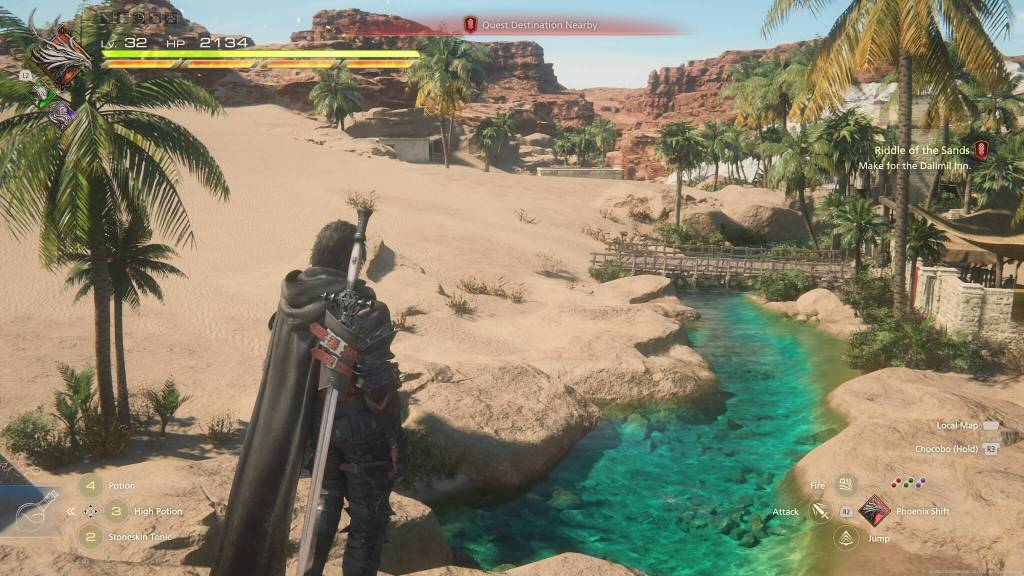Switch to the green Eikon emblem
1024x576 pixels.
[x=43, y=94]
